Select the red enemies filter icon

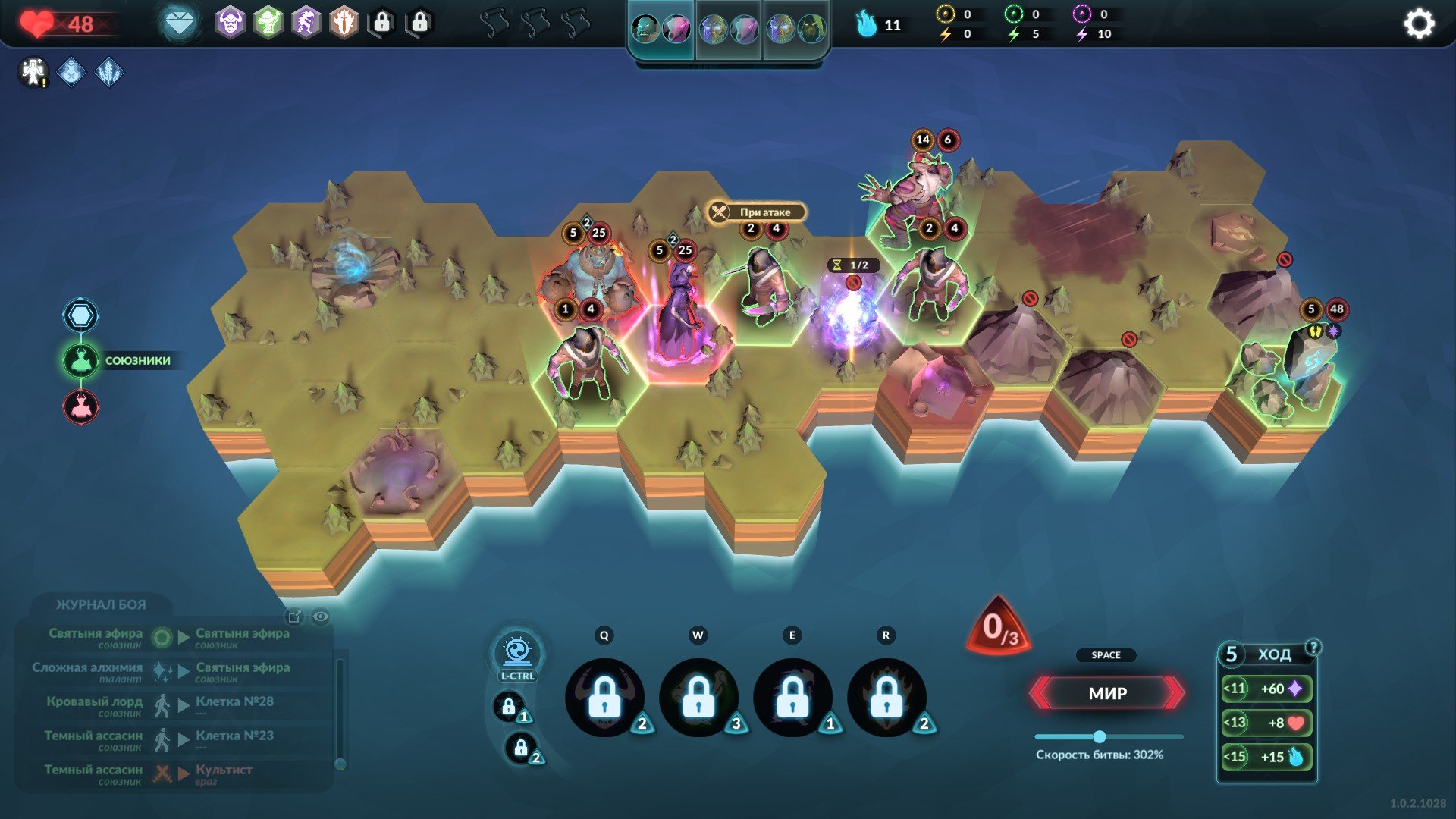(81, 407)
